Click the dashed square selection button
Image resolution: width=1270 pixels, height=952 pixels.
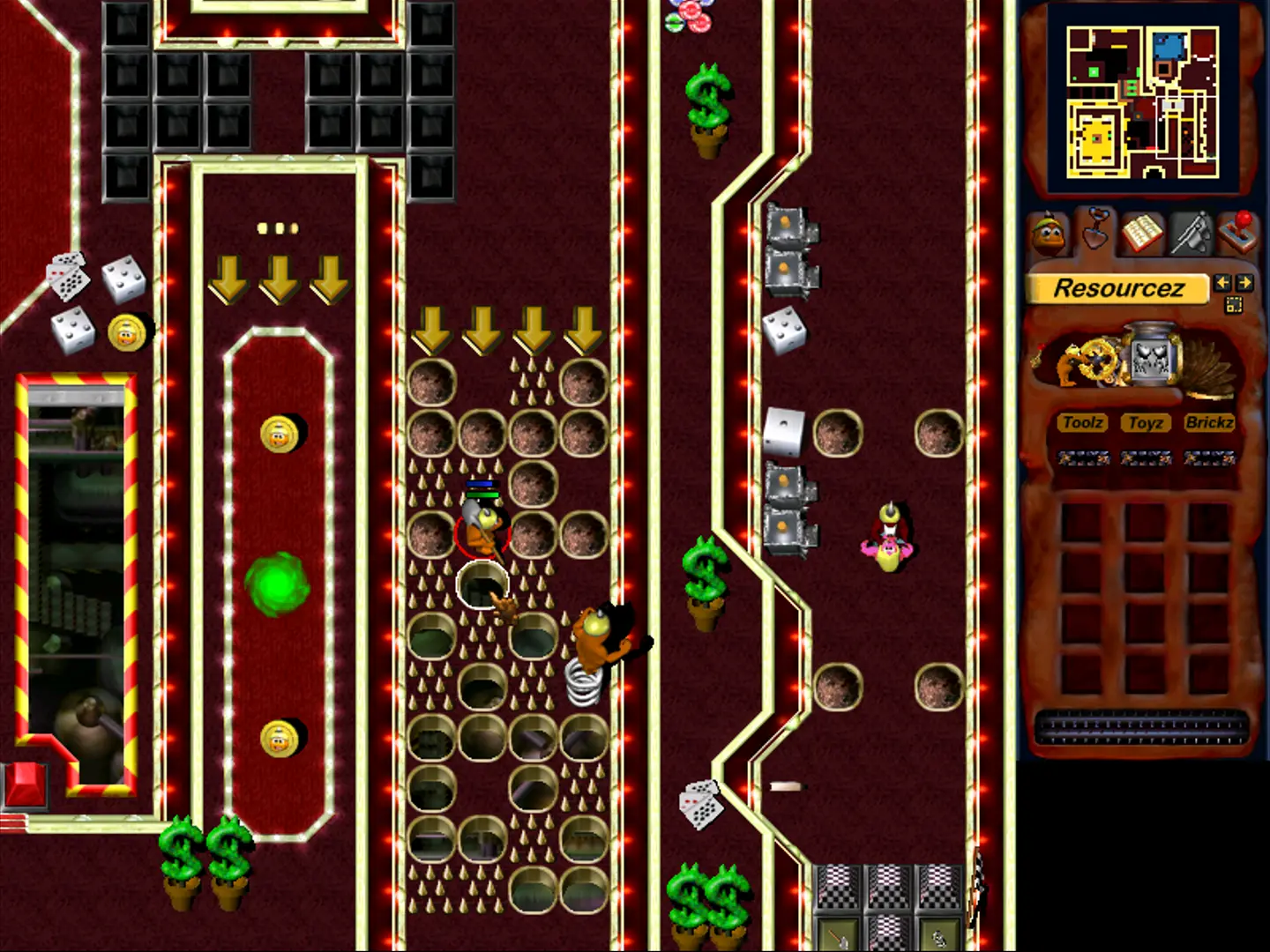coord(1233,305)
